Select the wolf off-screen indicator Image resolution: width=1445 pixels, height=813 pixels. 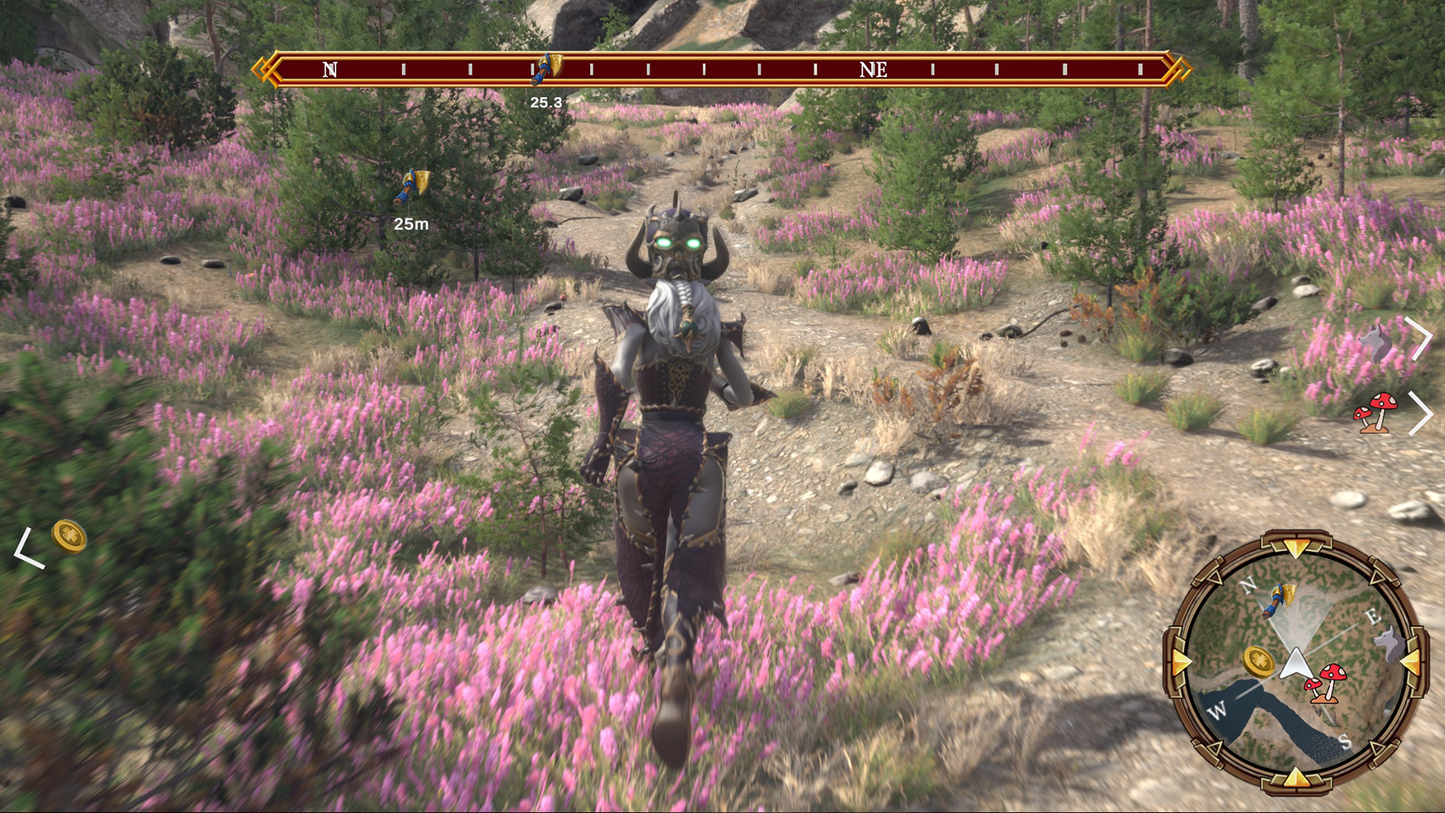(1376, 342)
